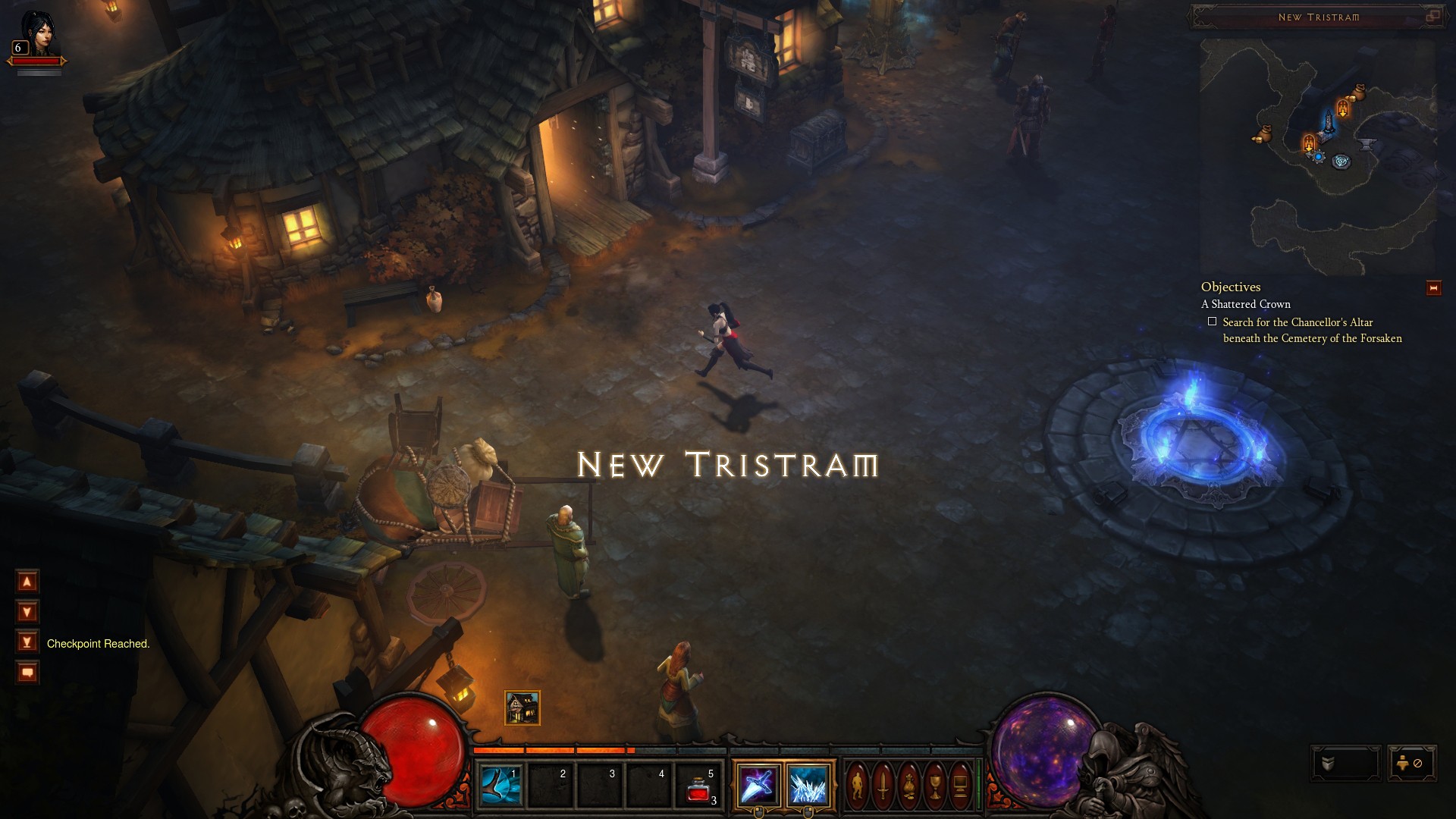Open the character figure menu button

(858, 784)
